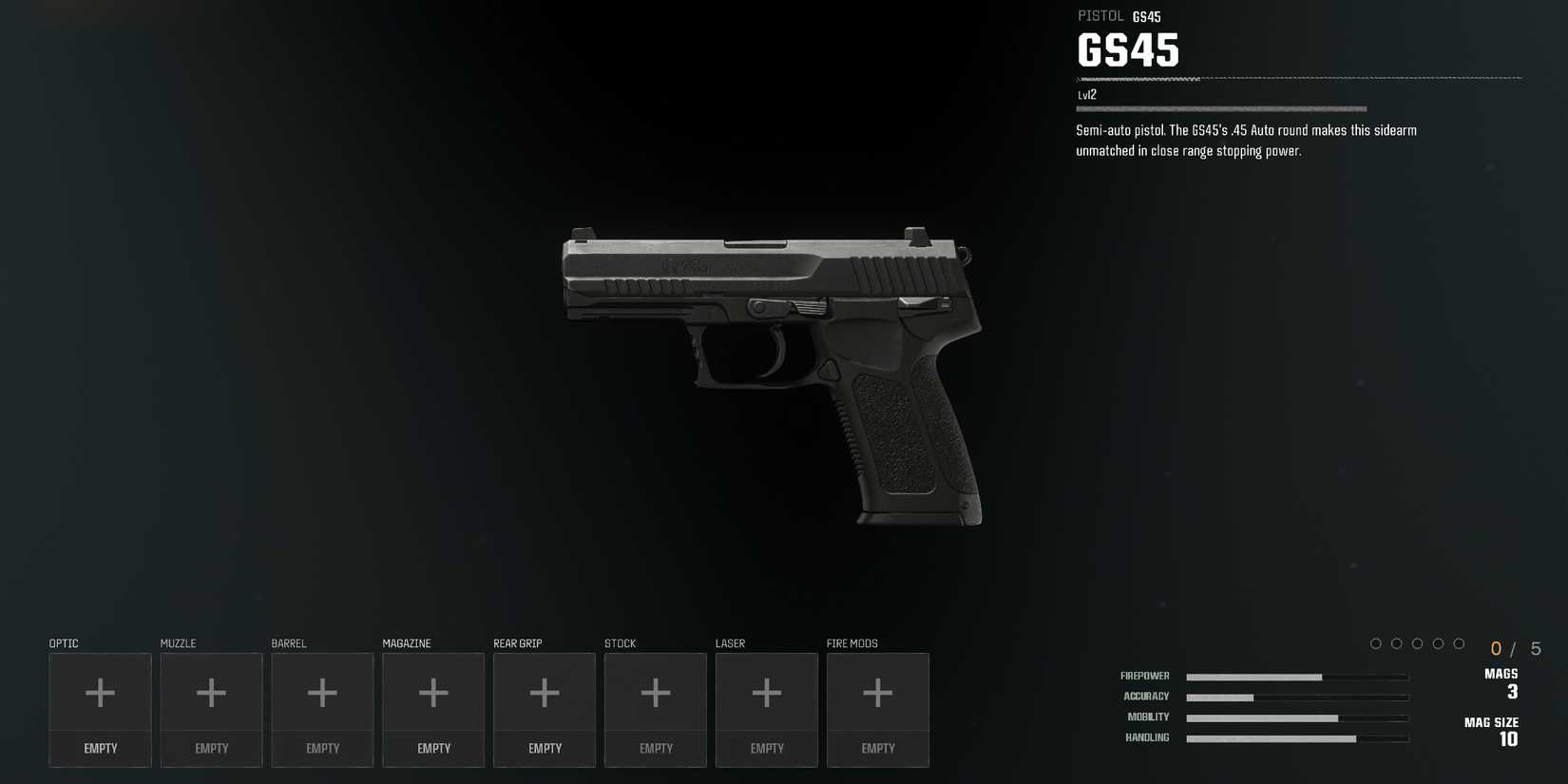Click the EMPTY label under Optic
The image size is (1568, 784).
click(x=100, y=748)
